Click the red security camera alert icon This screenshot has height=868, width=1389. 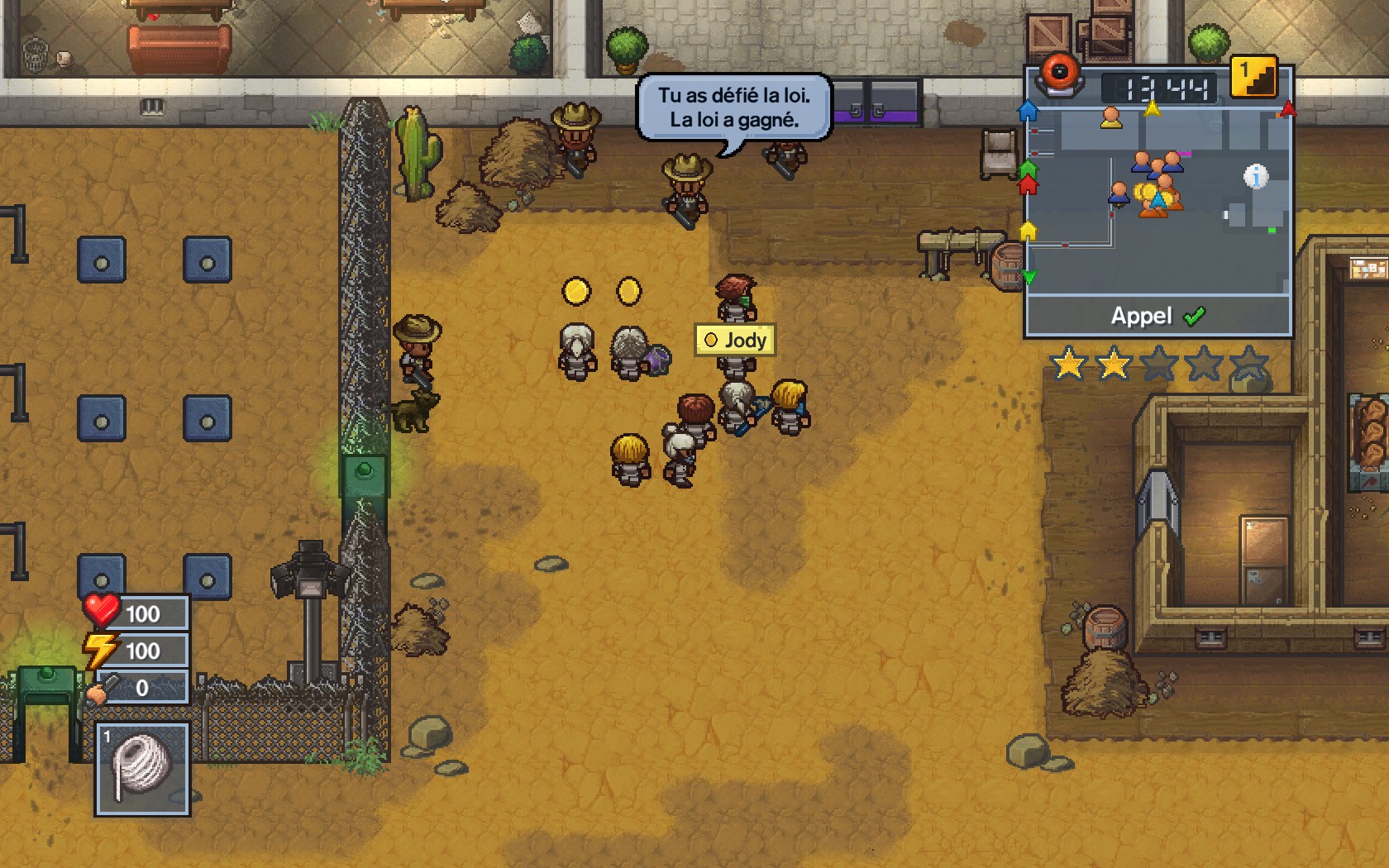[x=1059, y=74]
